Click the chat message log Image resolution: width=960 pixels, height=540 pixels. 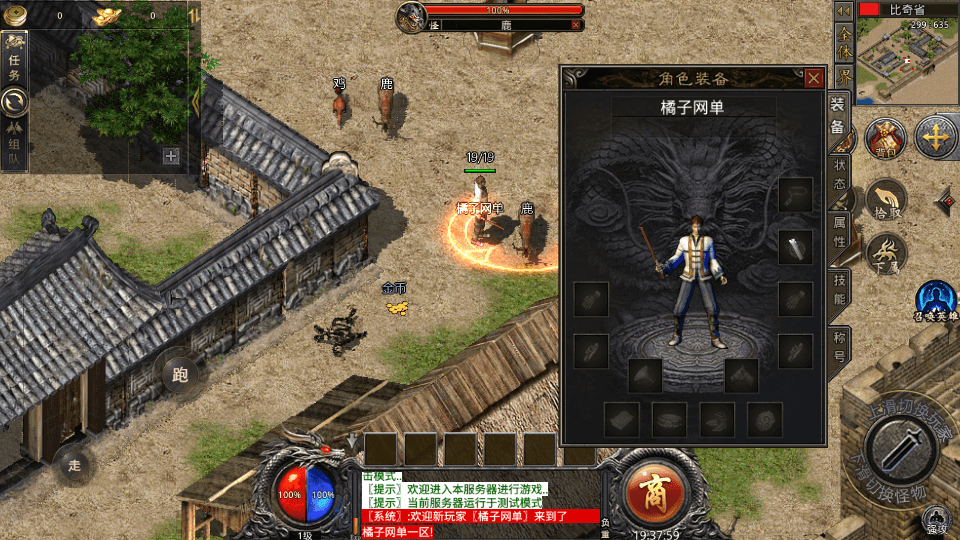[x=480, y=502]
